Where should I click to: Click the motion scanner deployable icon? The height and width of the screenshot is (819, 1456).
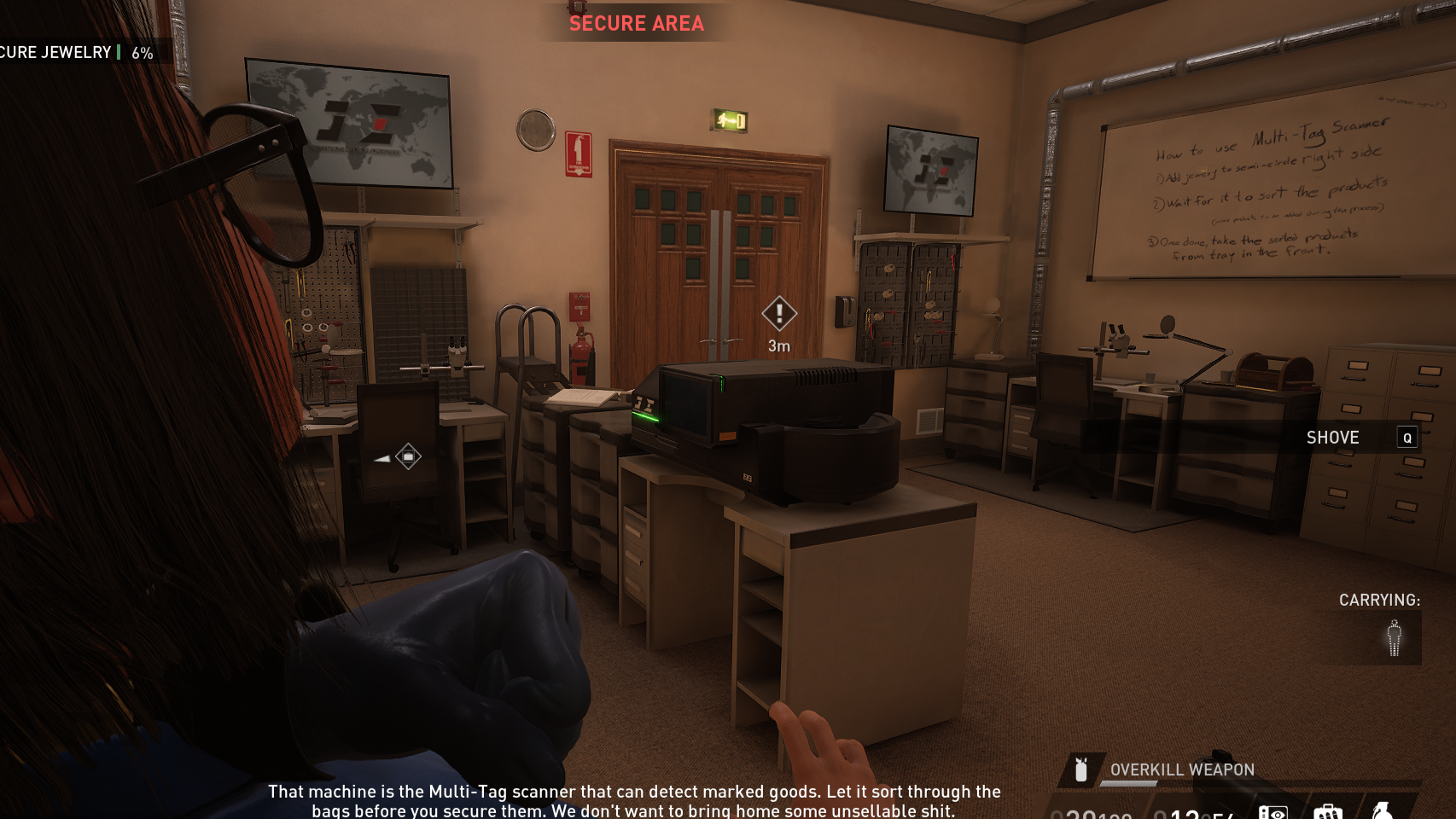[x=1273, y=810]
